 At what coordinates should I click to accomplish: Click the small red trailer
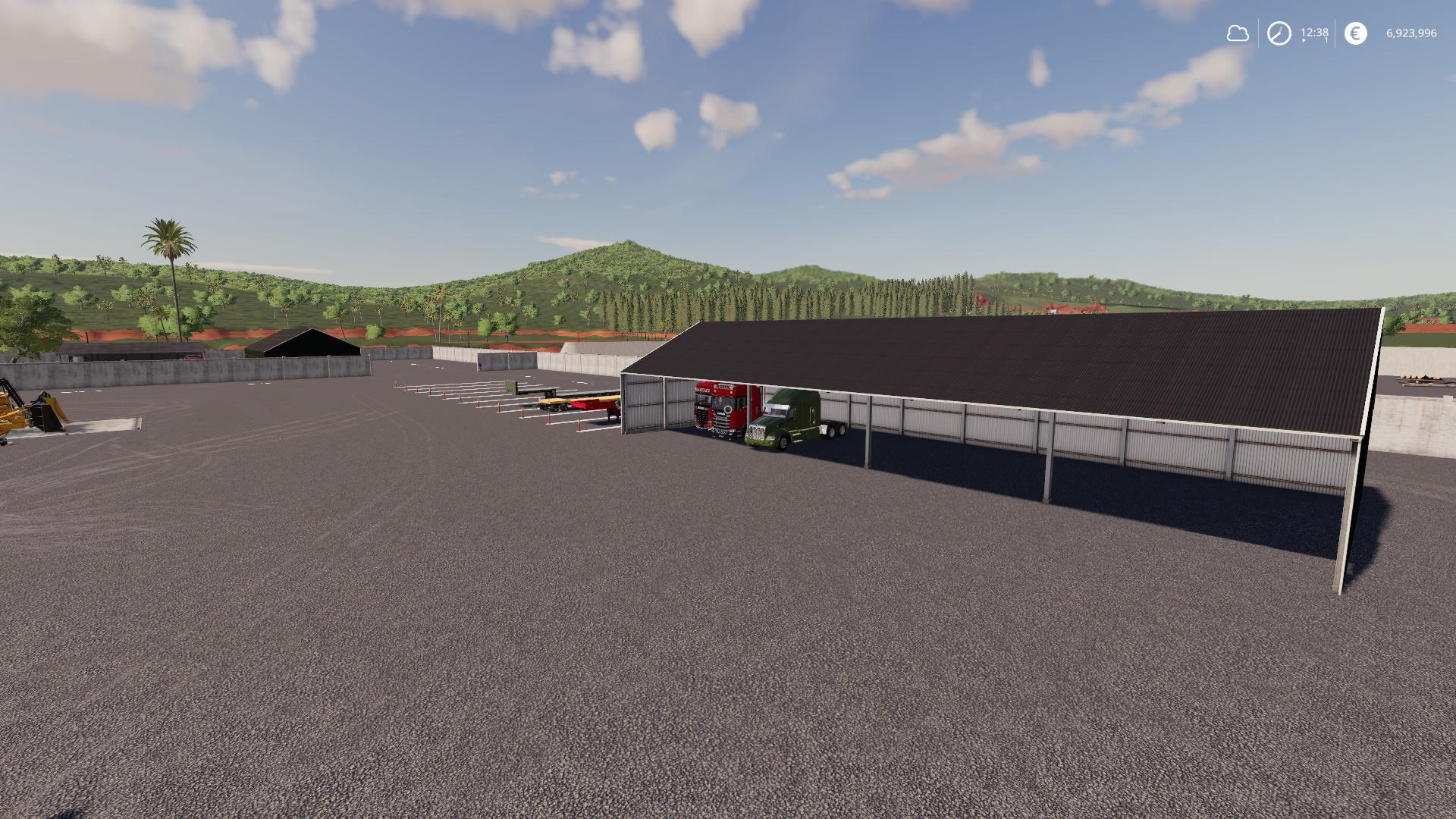(593, 406)
